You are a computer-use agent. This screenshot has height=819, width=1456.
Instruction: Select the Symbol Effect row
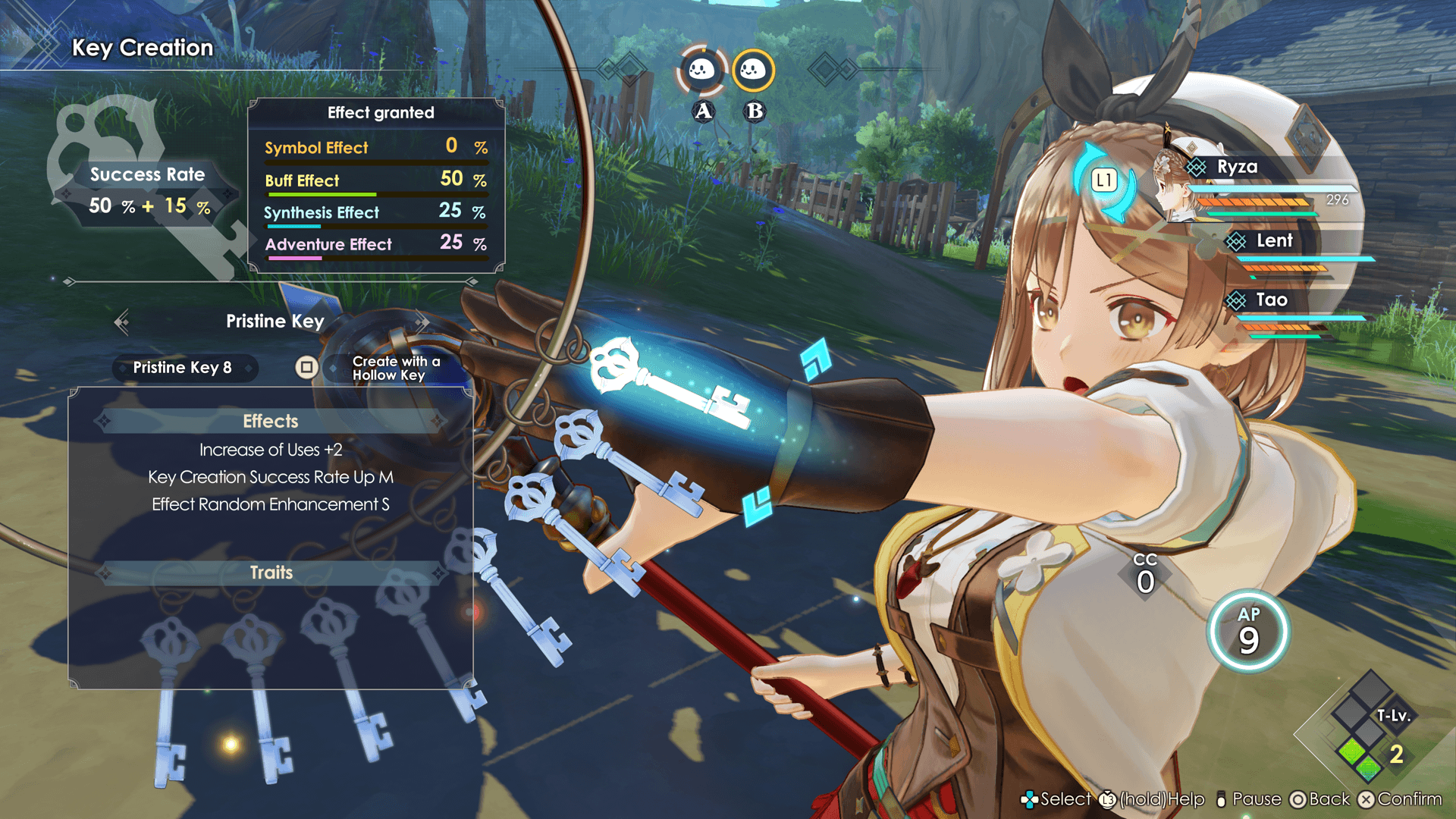tap(375, 147)
